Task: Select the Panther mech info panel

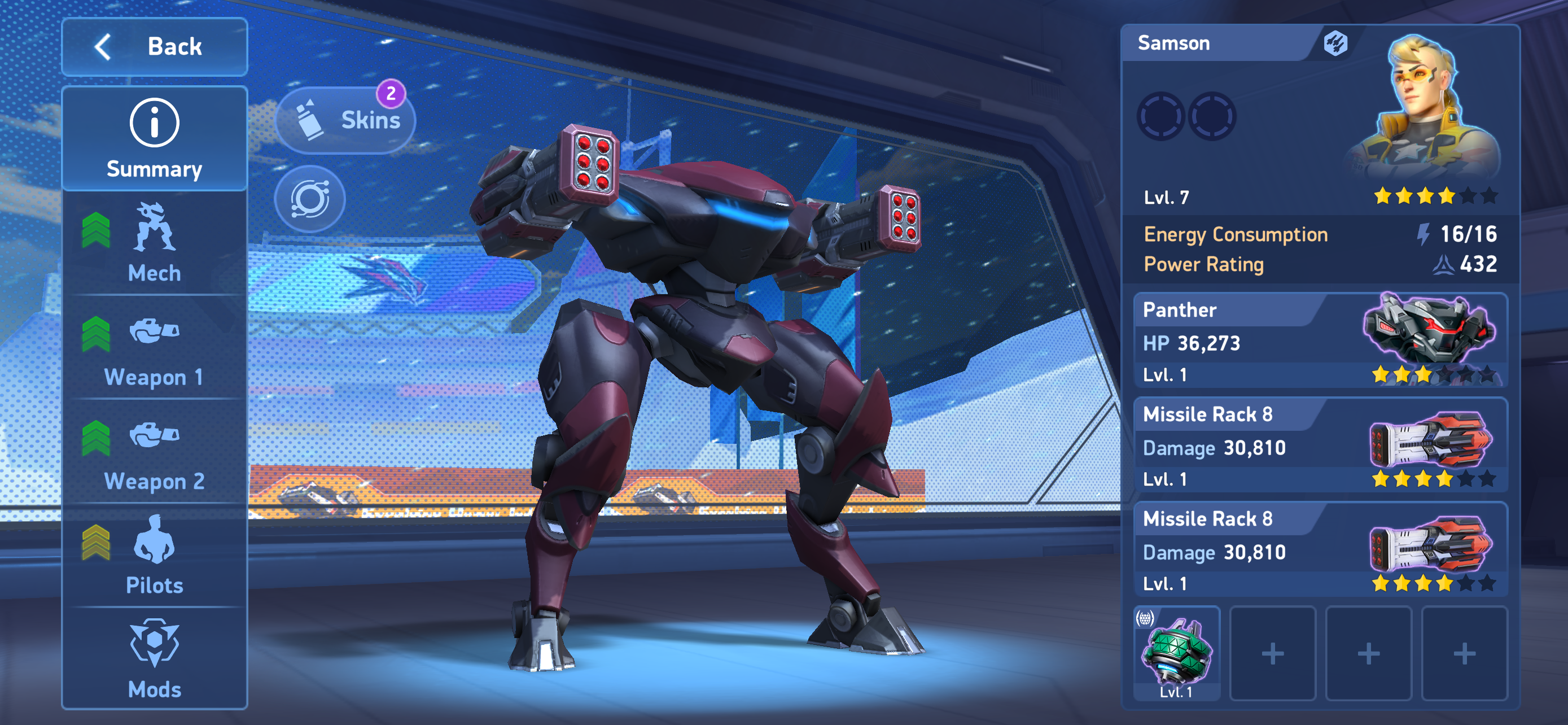Action: point(1320,341)
